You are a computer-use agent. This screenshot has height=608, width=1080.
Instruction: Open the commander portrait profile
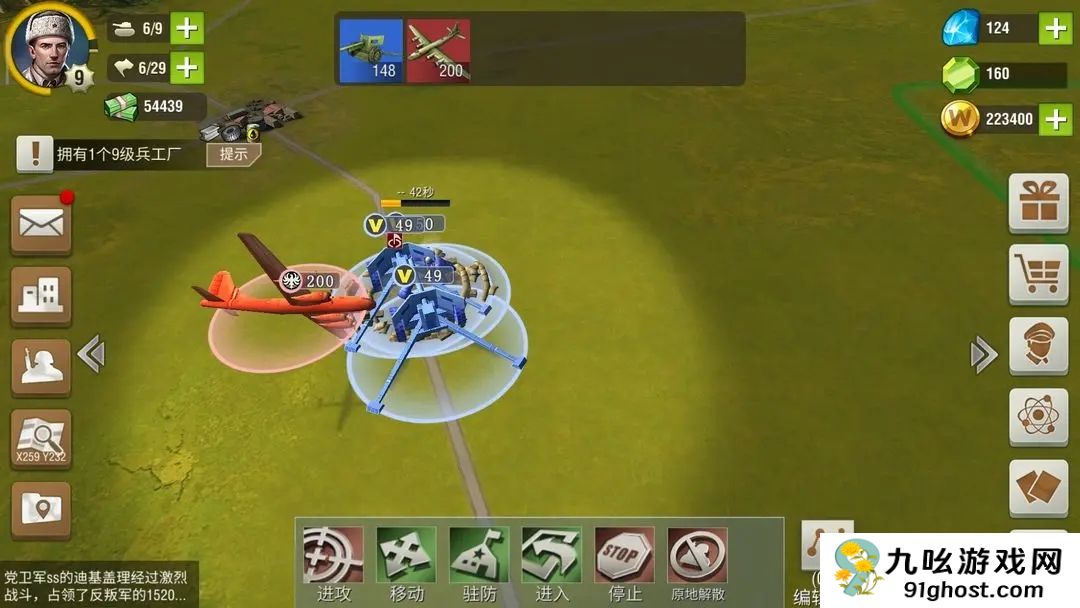click(47, 45)
